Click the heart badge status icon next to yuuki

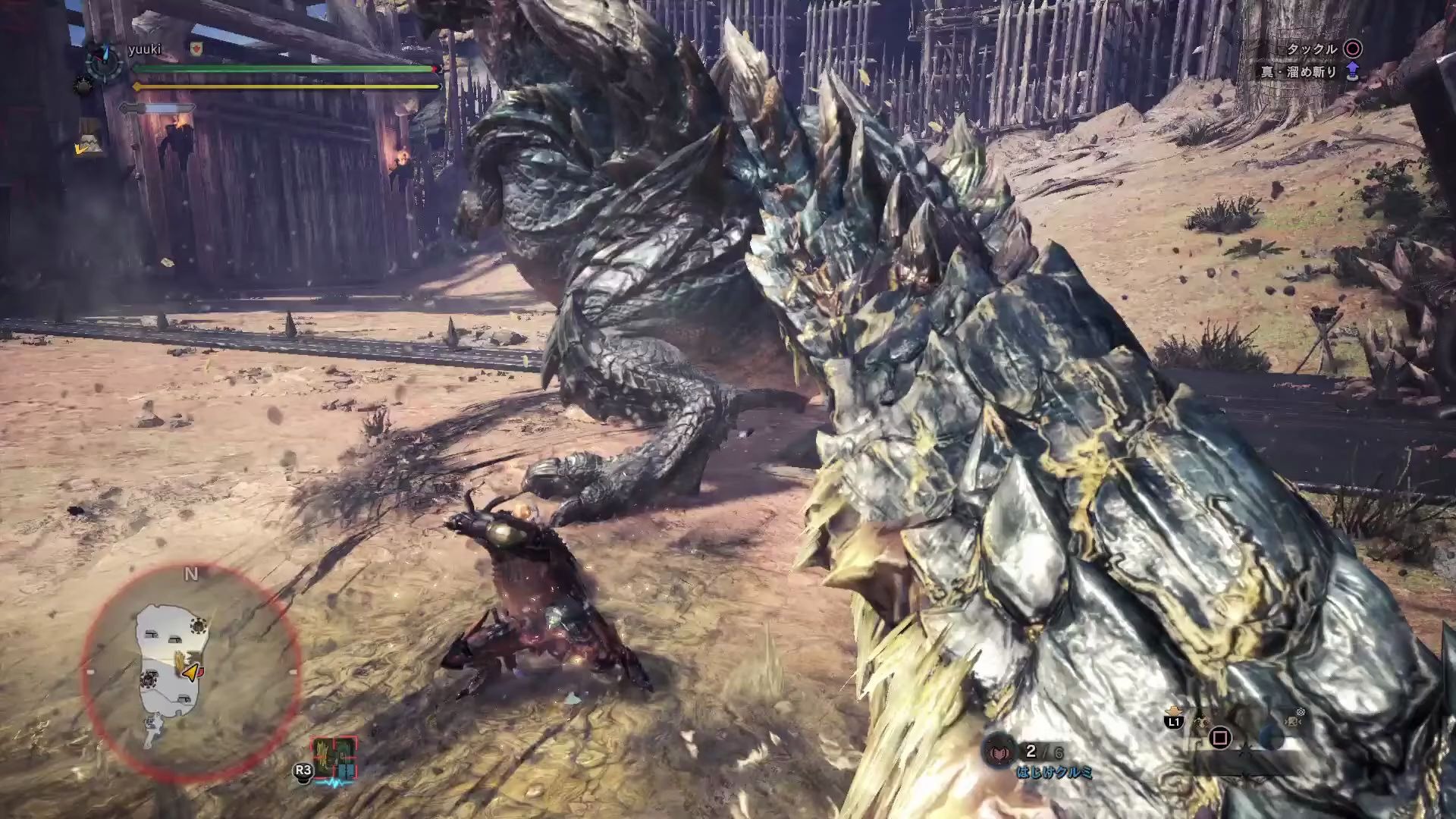coord(196,49)
